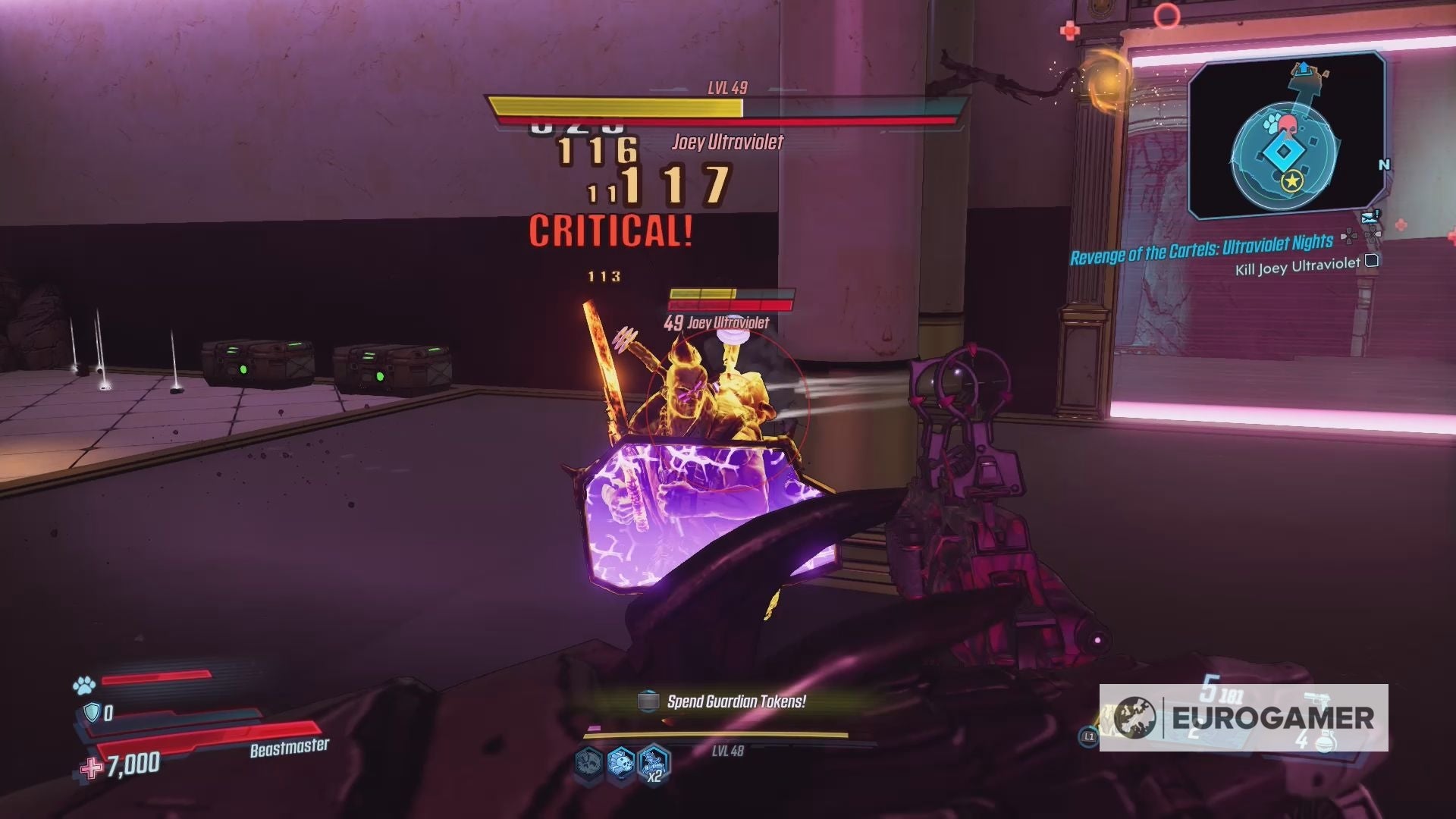This screenshot has width=1456, height=819.
Task: Select the Revenge of the Cartels quest title
Action: pos(1202,249)
